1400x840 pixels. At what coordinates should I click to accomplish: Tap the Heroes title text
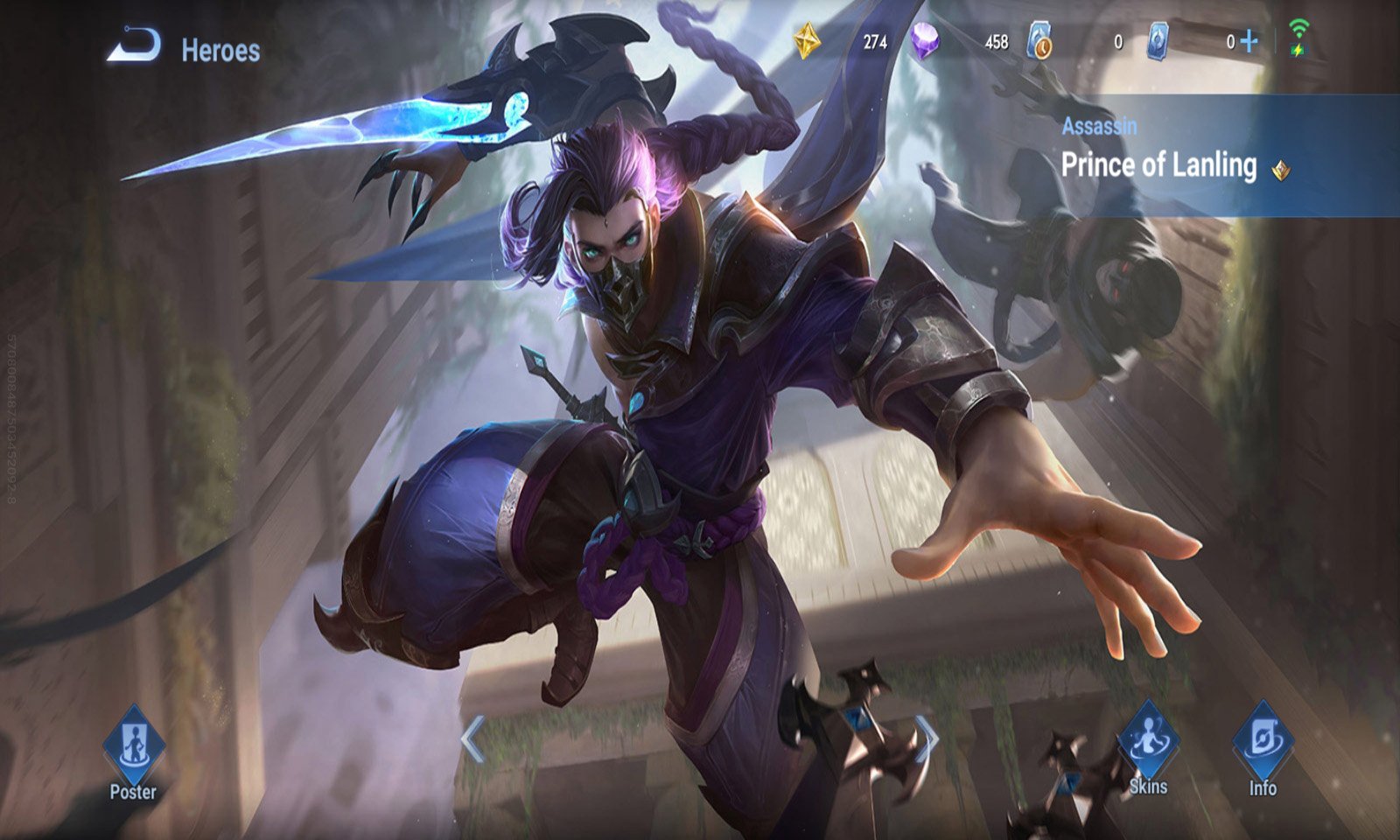point(217,49)
